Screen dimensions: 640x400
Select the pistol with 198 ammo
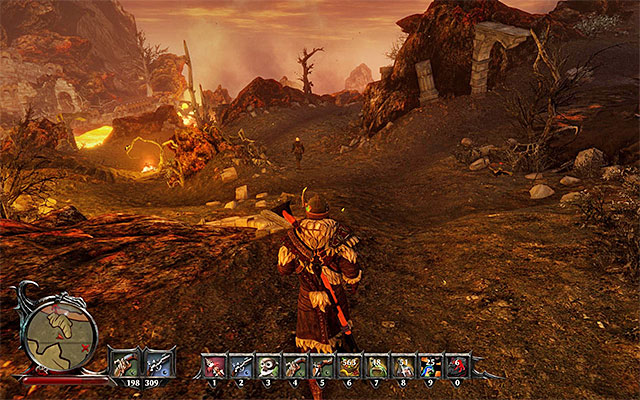tap(125, 362)
